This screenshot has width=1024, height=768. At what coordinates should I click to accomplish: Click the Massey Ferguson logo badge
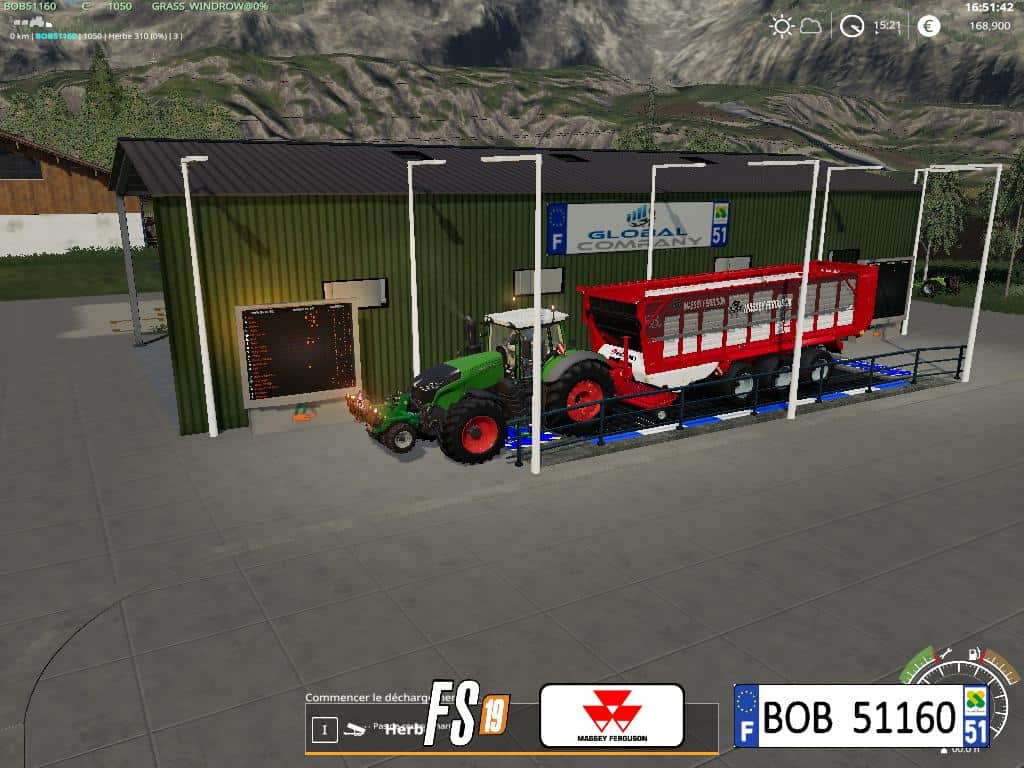pos(612,715)
